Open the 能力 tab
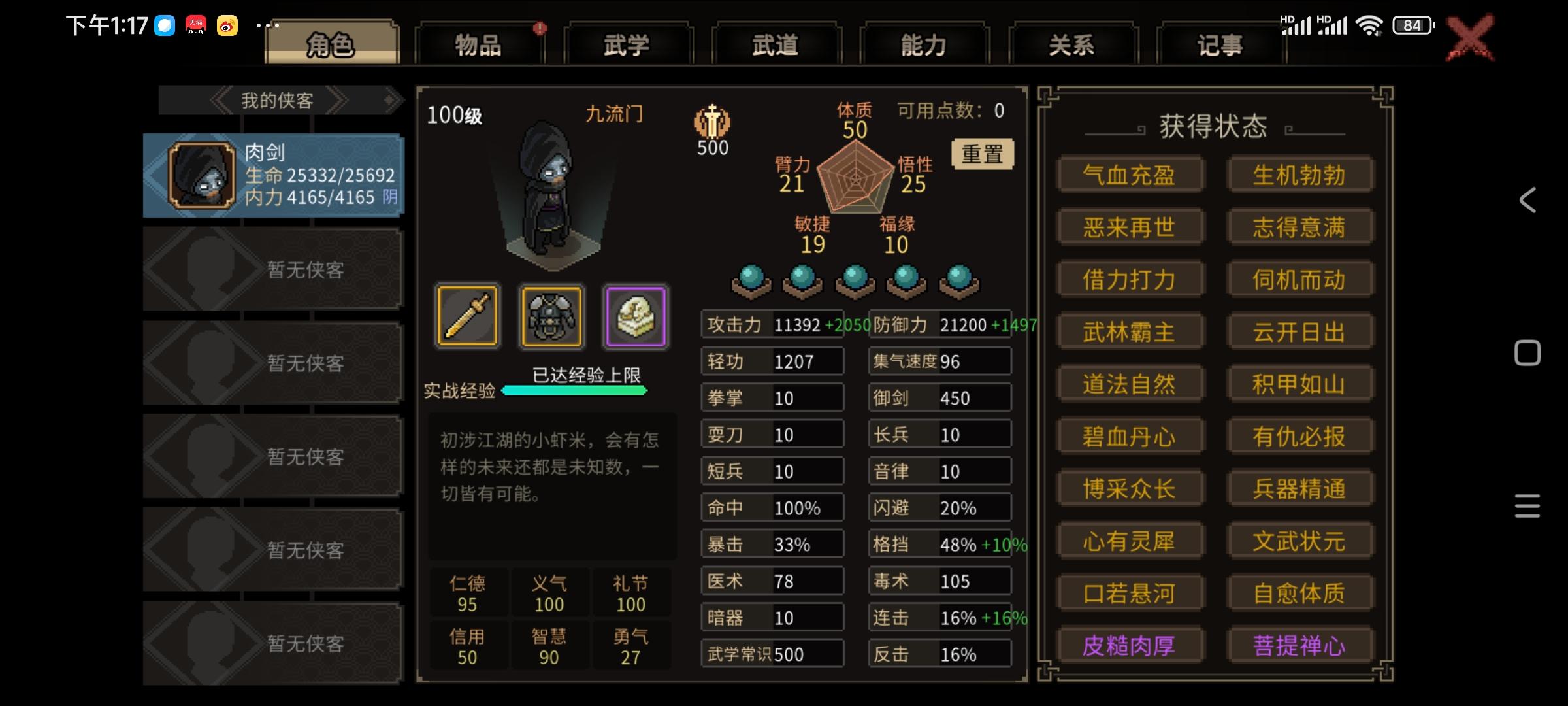The height and width of the screenshot is (706, 1568). point(924,44)
